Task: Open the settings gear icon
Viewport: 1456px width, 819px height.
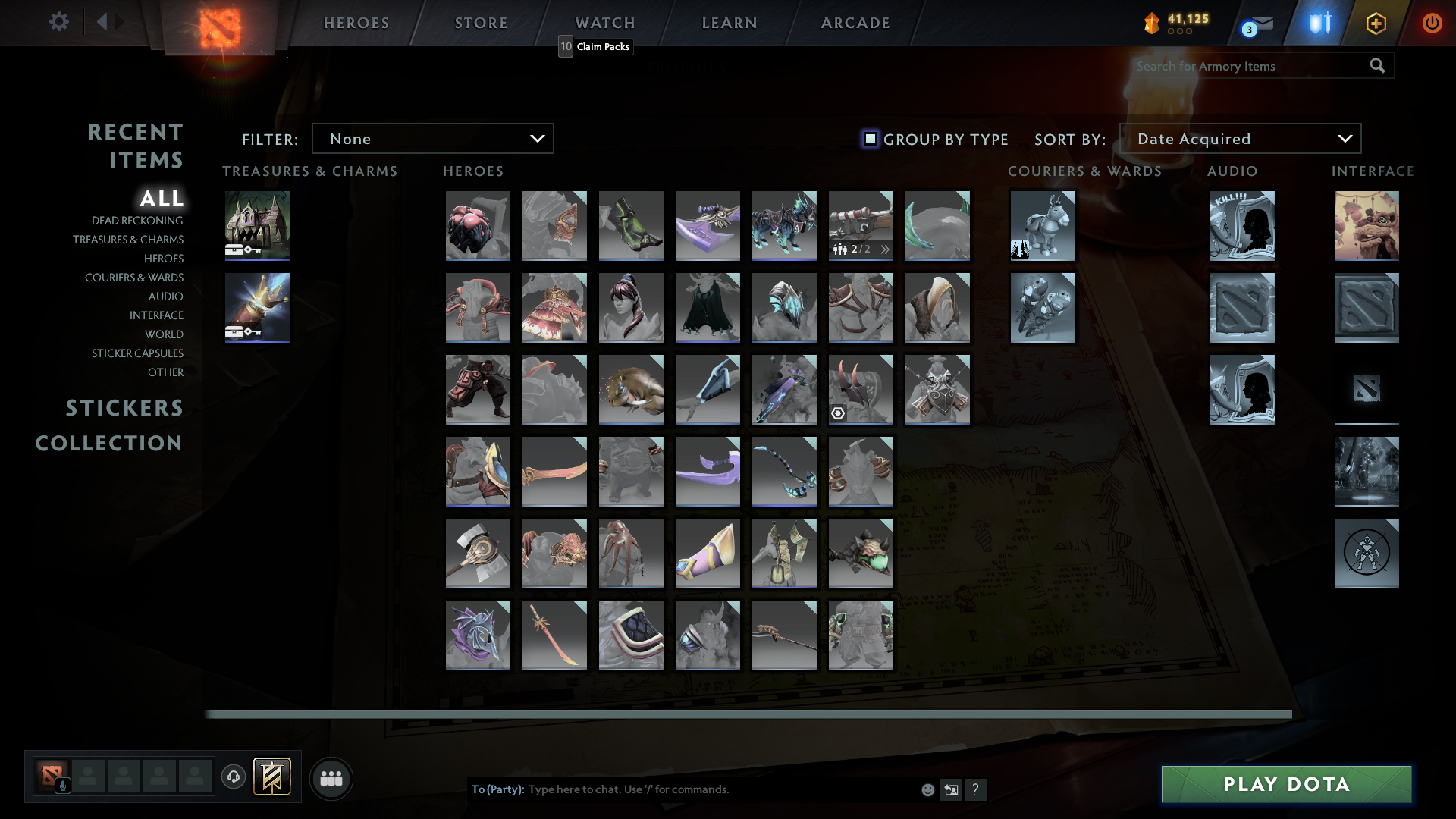Action: tap(59, 22)
